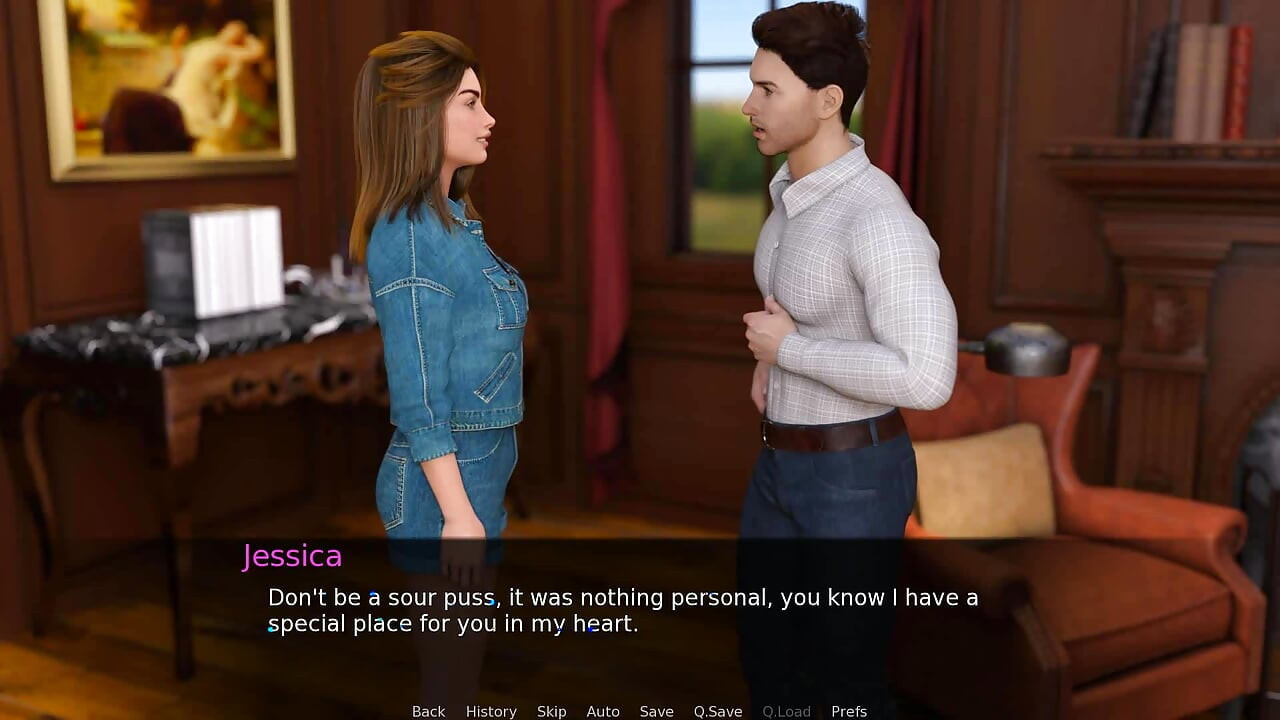Open the dialogue History log

pyautogui.click(x=491, y=711)
